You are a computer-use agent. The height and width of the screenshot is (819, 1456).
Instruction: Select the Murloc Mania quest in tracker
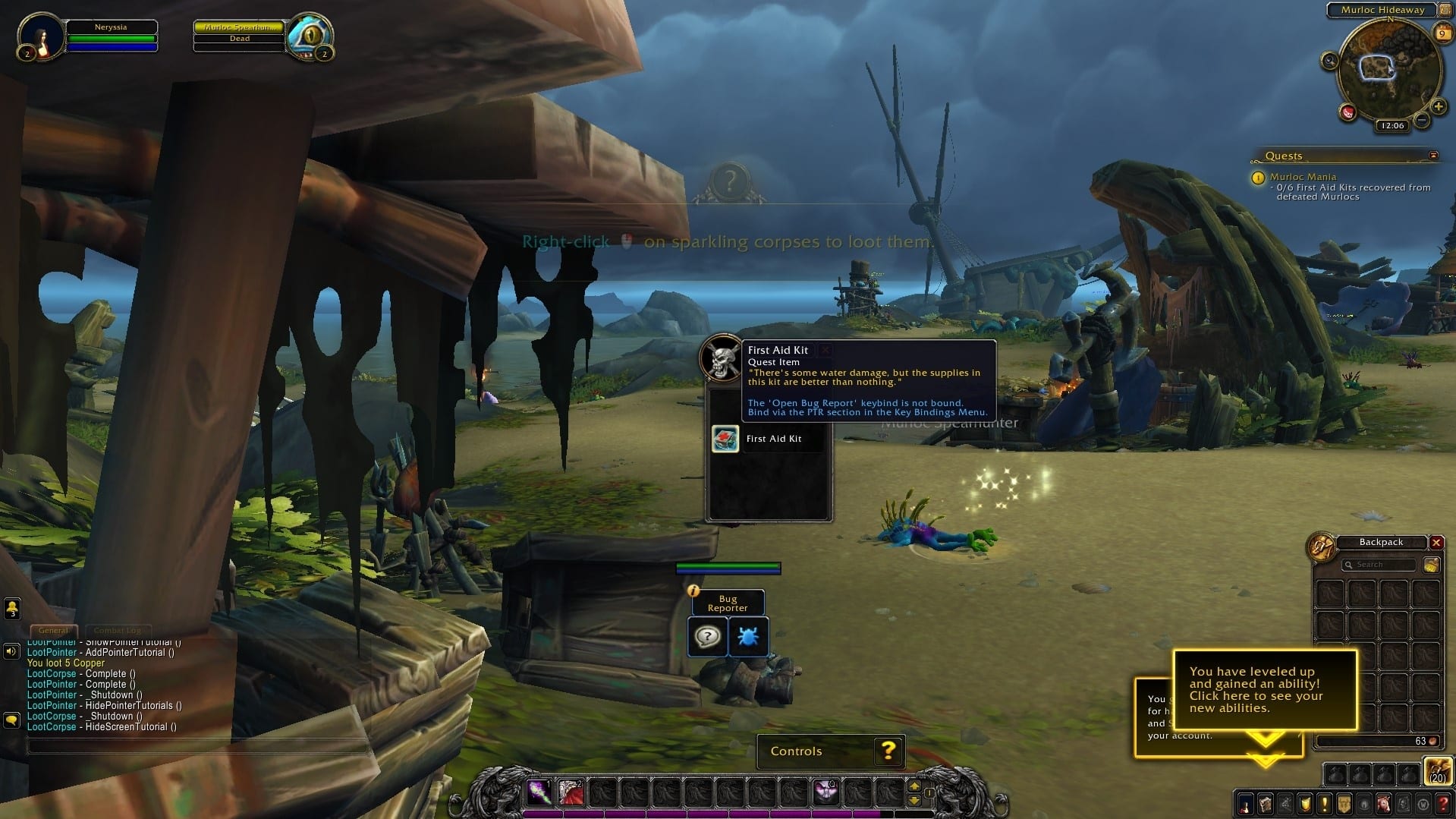pos(1303,177)
